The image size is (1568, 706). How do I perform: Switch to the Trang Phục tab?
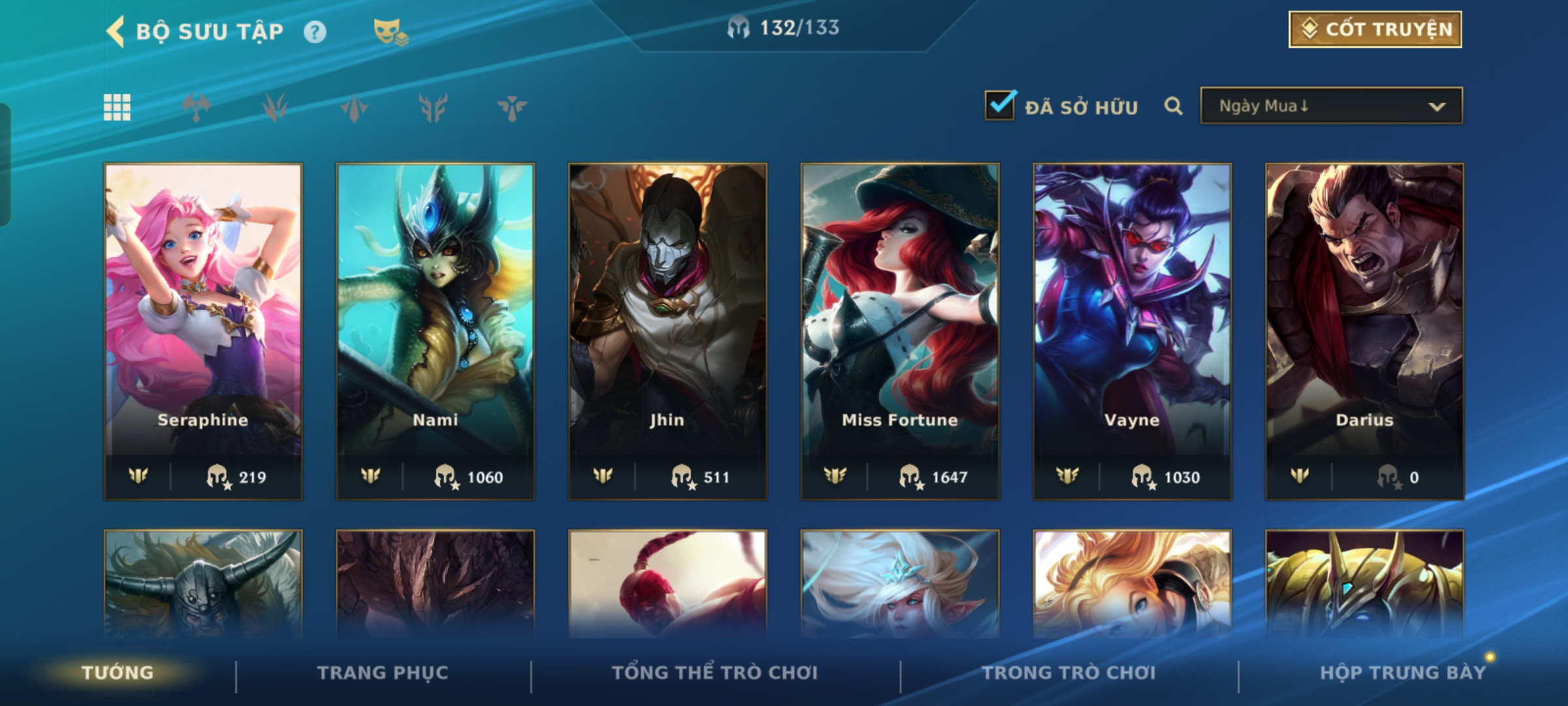(383, 673)
